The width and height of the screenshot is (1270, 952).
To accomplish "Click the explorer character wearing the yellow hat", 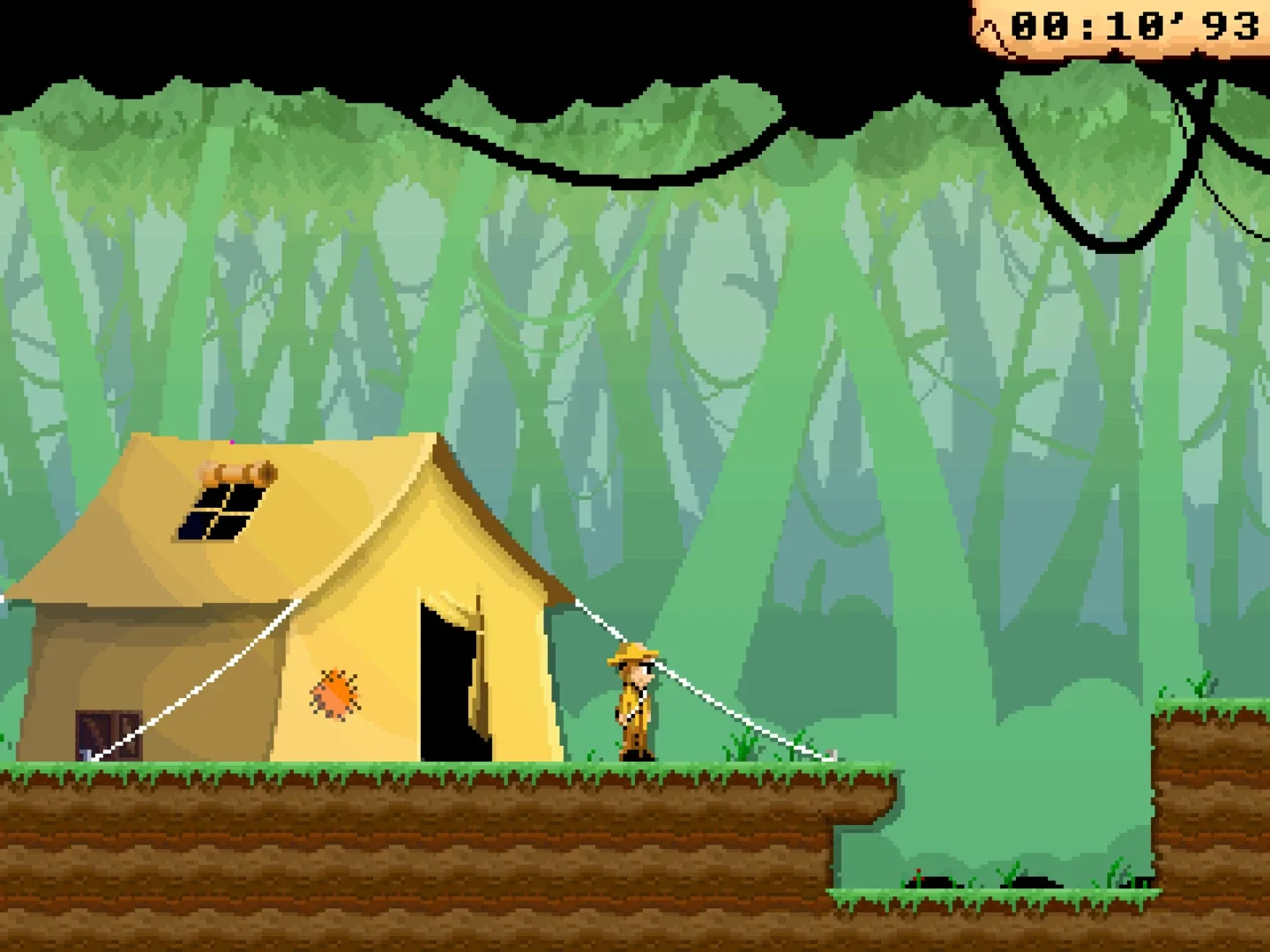I will tap(633, 705).
